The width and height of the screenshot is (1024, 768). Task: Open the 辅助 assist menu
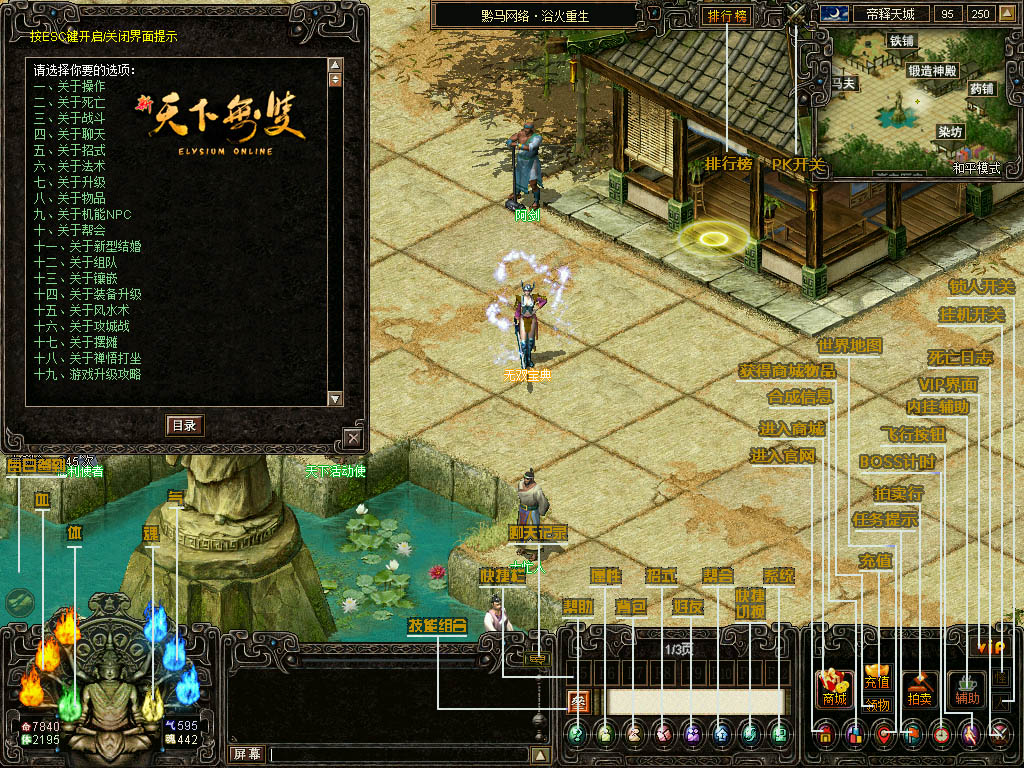966,690
